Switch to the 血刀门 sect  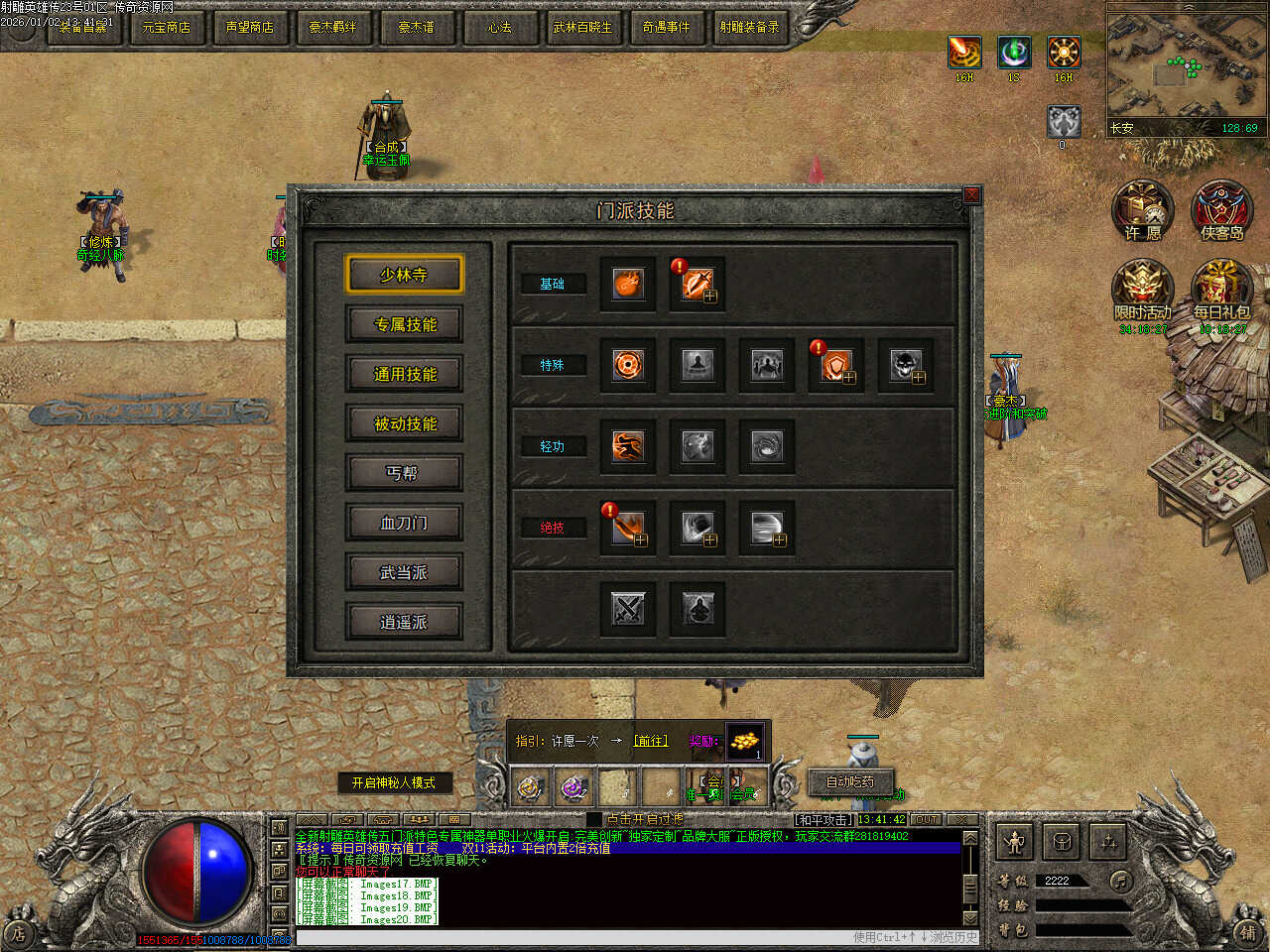pyautogui.click(x=404, y=523)
